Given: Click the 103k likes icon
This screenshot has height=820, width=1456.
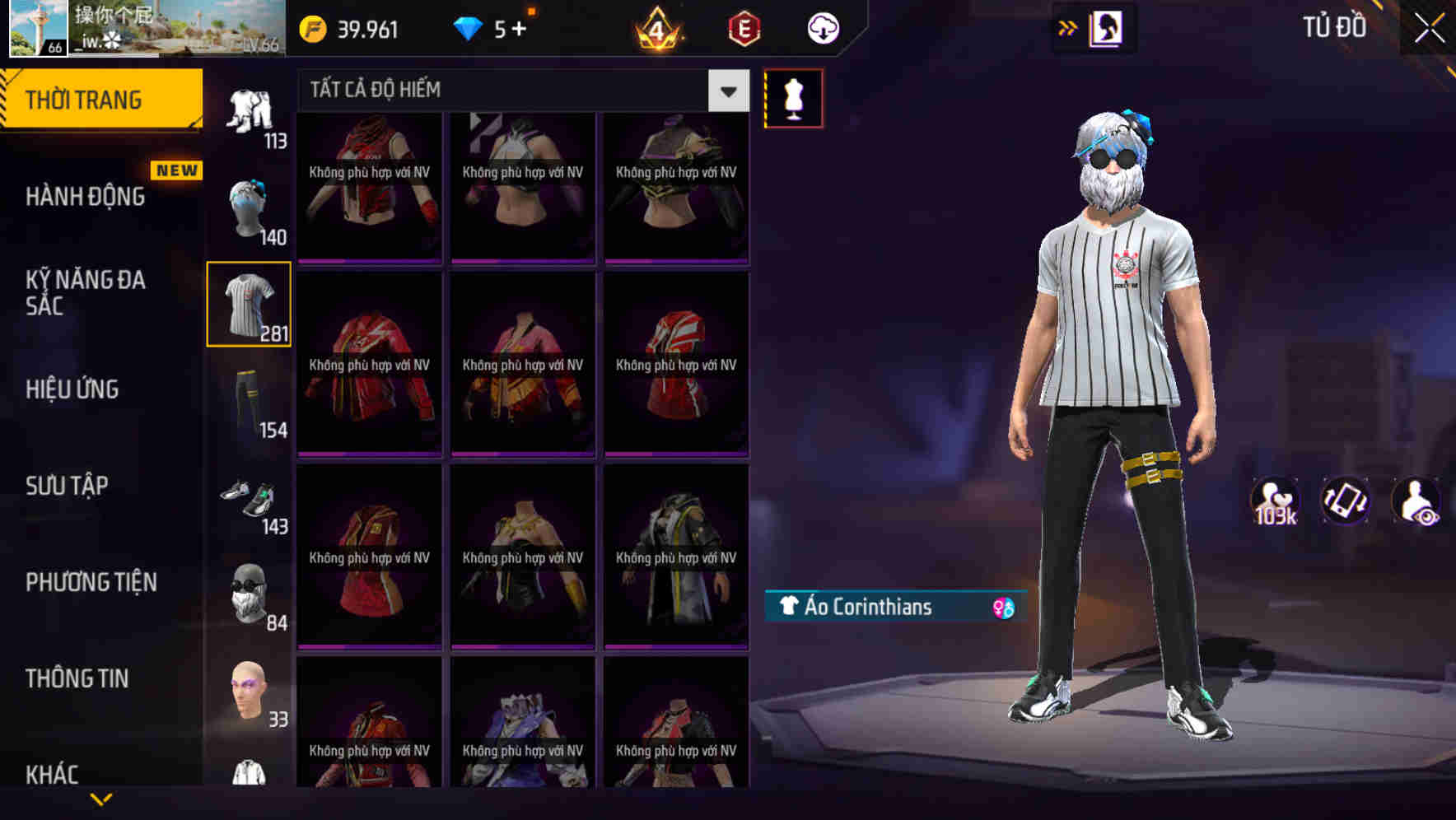Looking at the screenshot, I should pyautogui.click(x=1273, y=501).
